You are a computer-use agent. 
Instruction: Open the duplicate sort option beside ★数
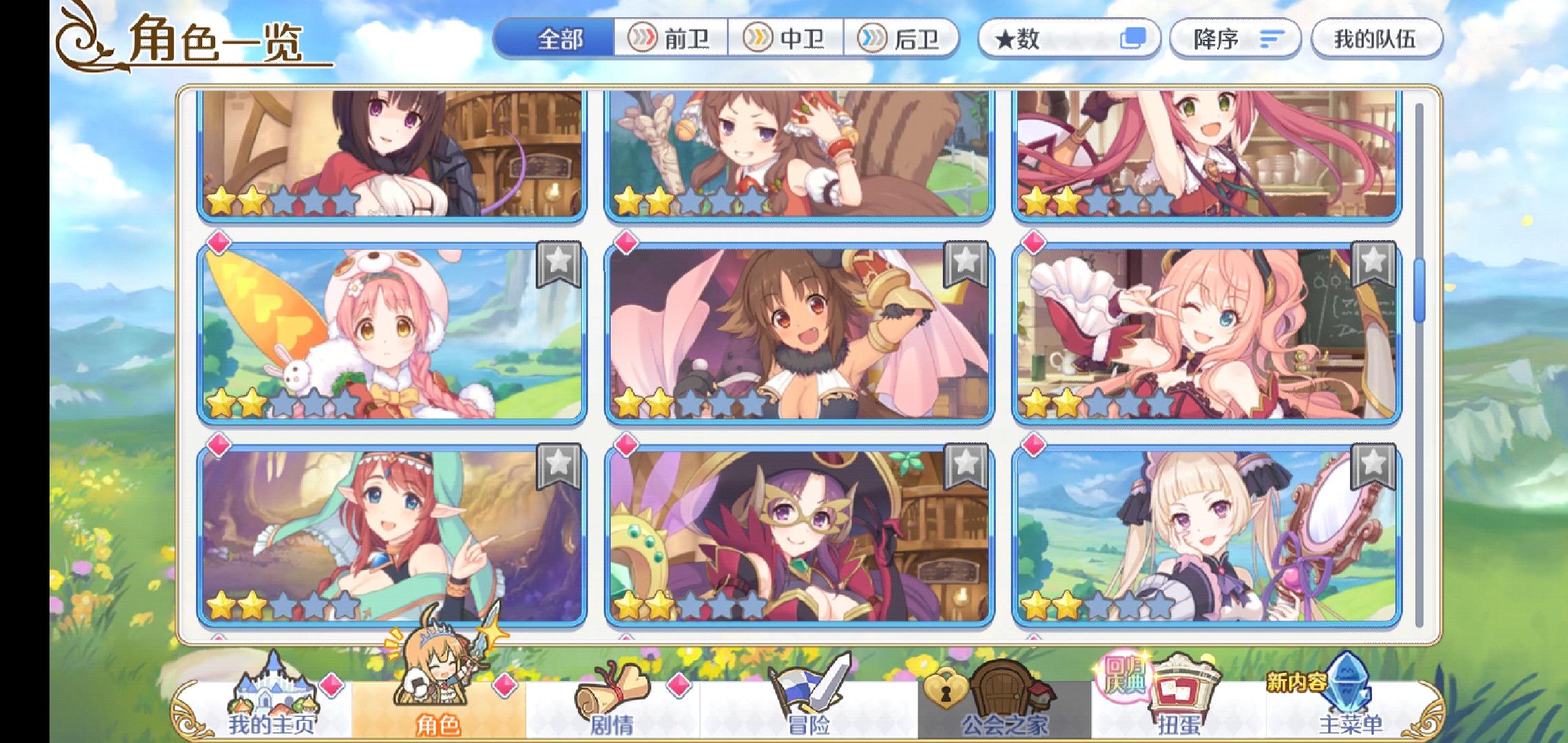1140,39
